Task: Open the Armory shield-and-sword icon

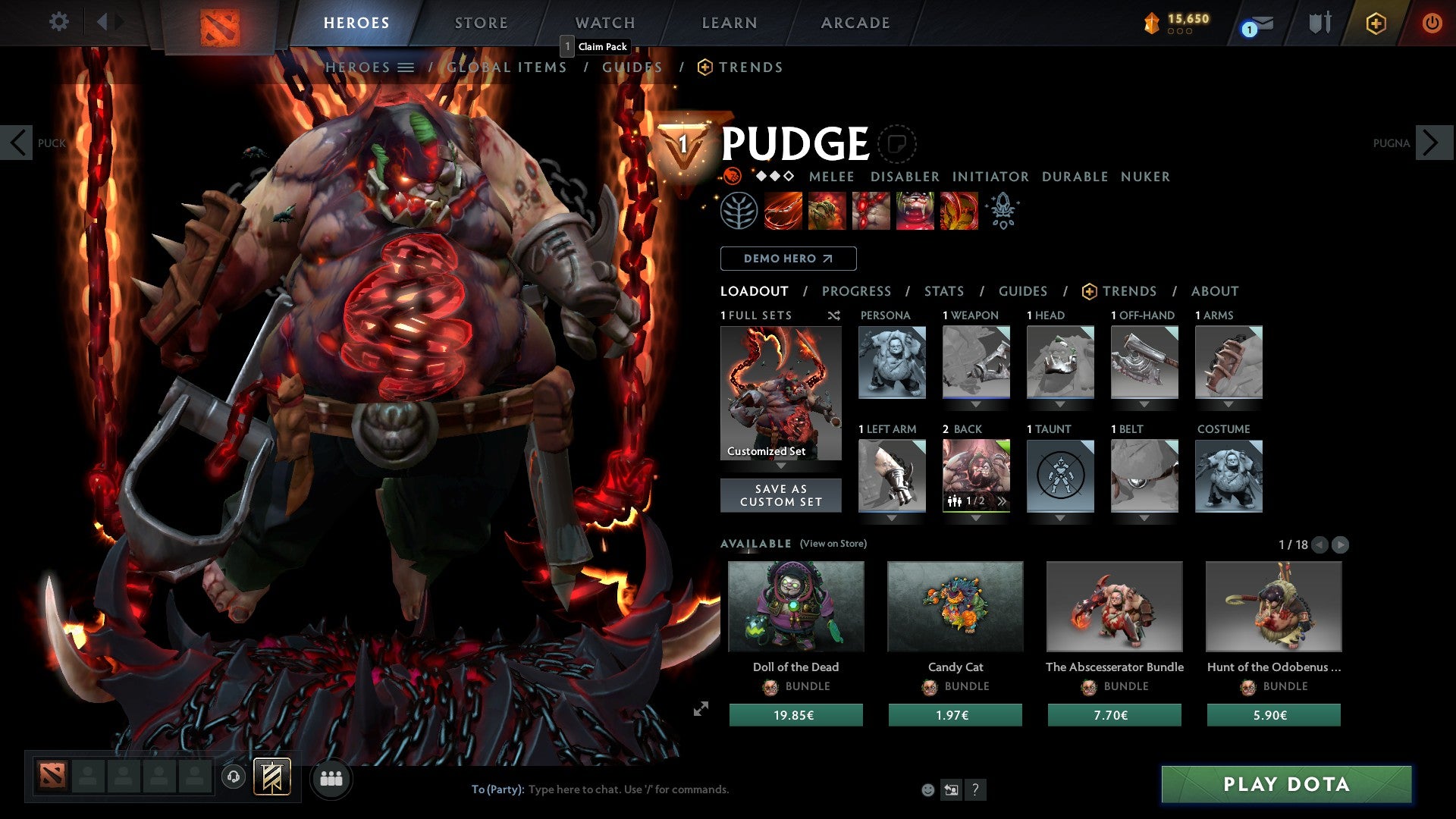Action: tap(1317, 23)
